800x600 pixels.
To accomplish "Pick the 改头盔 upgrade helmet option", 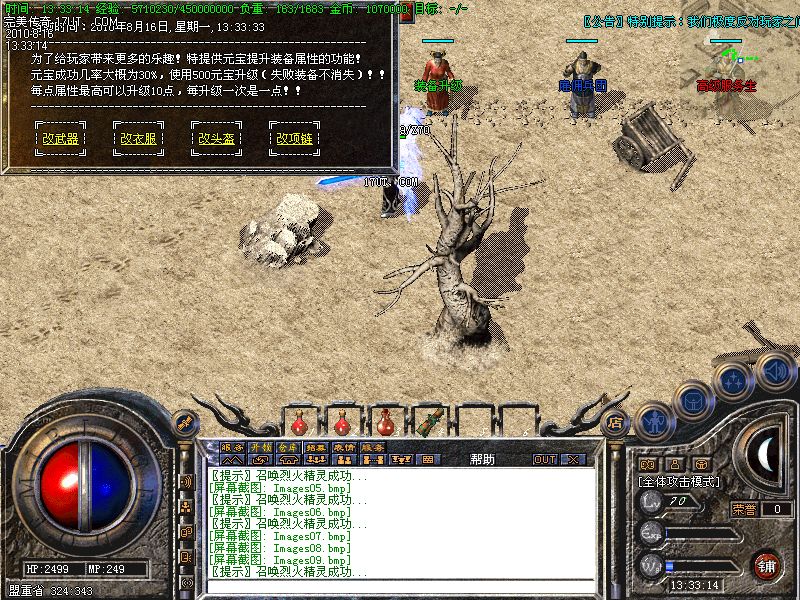I will click(216, 139).
